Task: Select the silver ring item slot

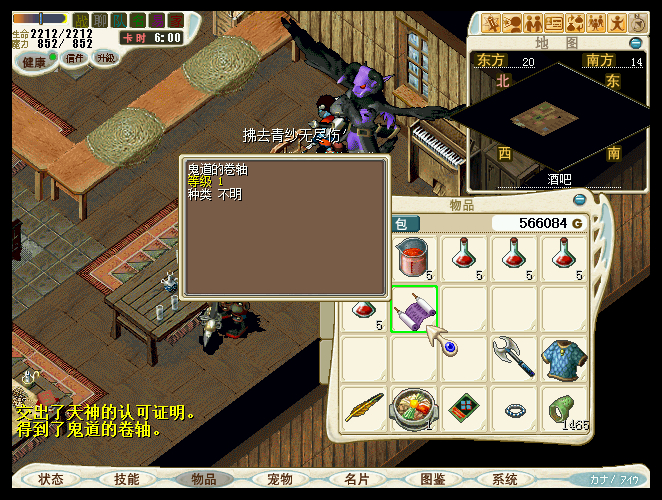Action: pyautogui.click(x=514, y=408)
